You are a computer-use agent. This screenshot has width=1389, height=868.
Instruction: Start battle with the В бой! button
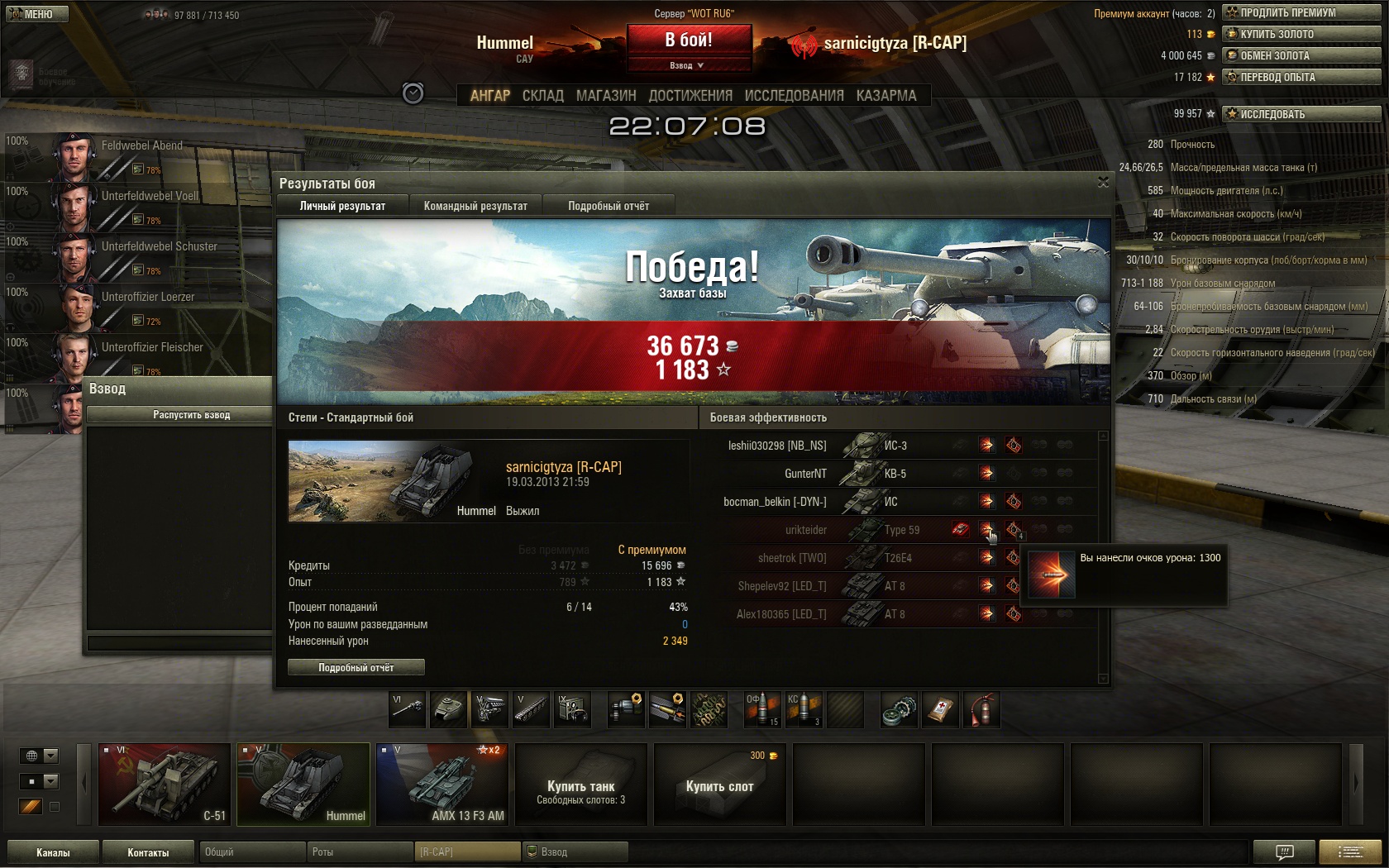coord(689,40)
